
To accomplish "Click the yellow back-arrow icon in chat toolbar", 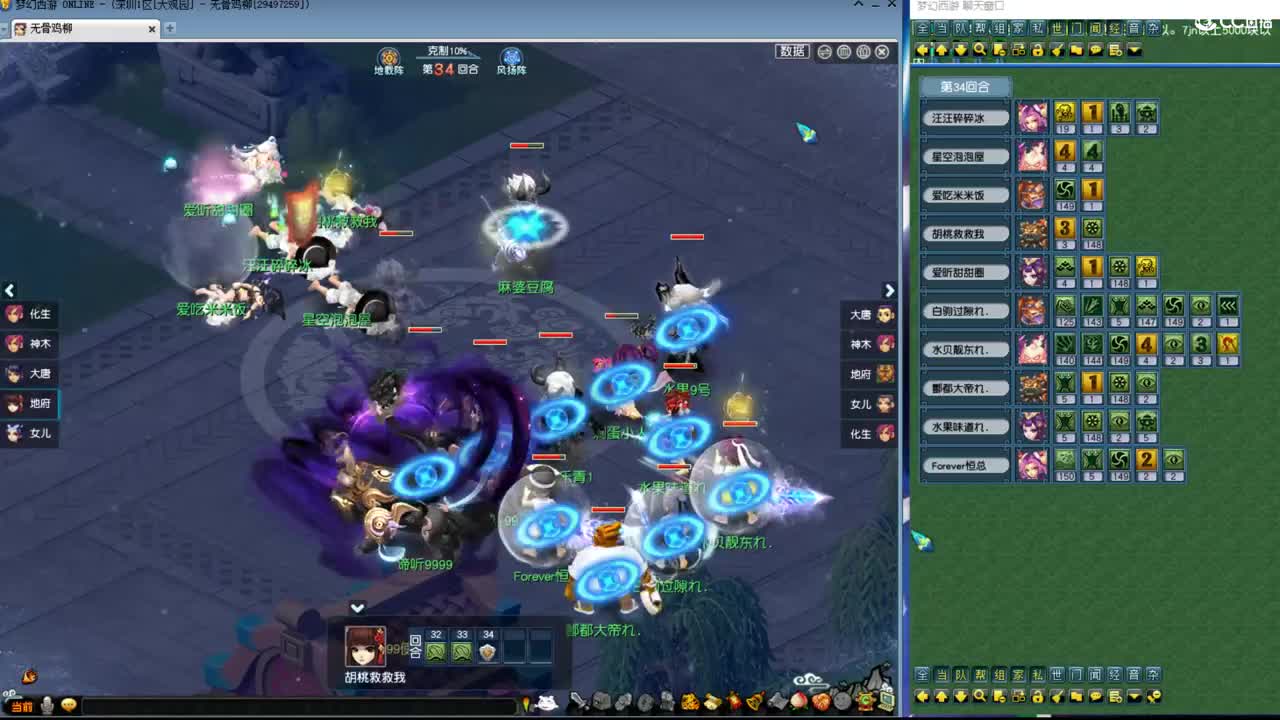I will (x=922, y=49).
